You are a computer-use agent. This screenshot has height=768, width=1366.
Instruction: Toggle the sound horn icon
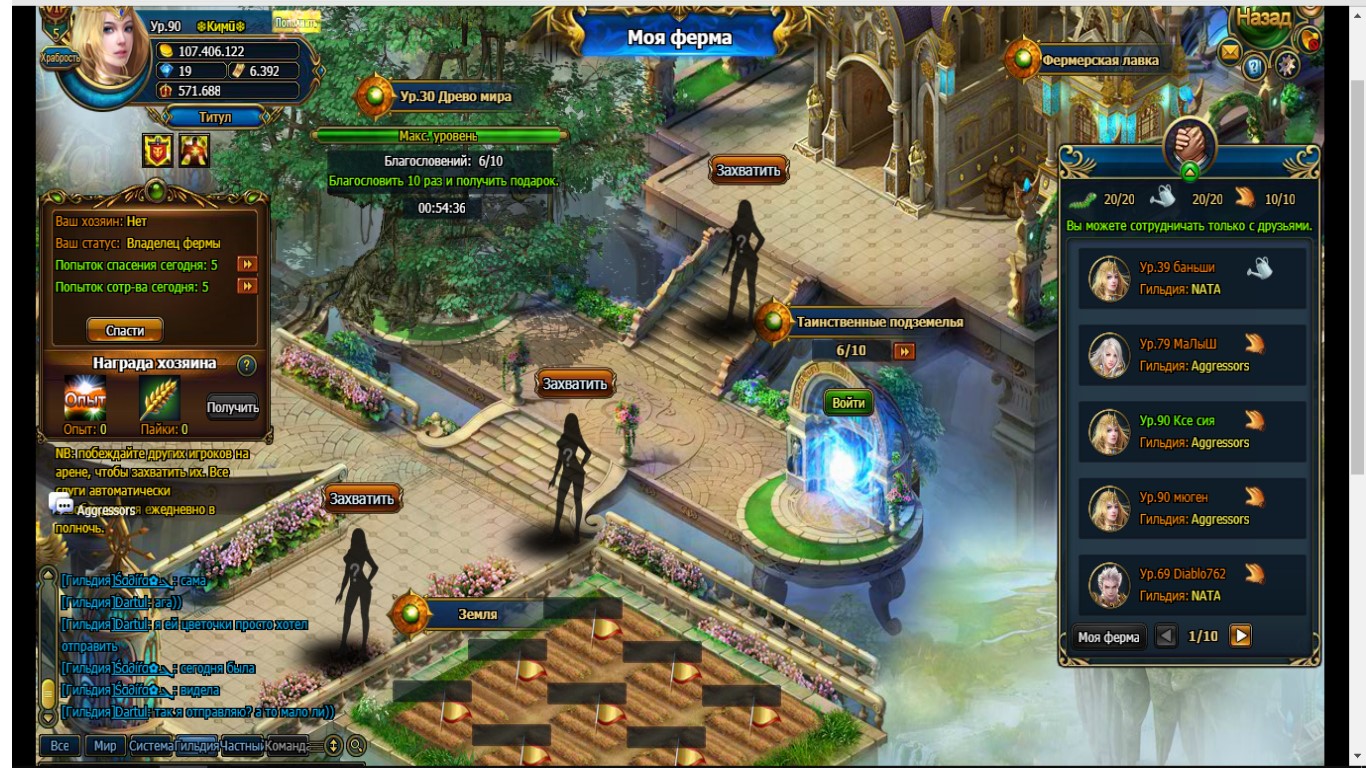(x=1309, y=39)
